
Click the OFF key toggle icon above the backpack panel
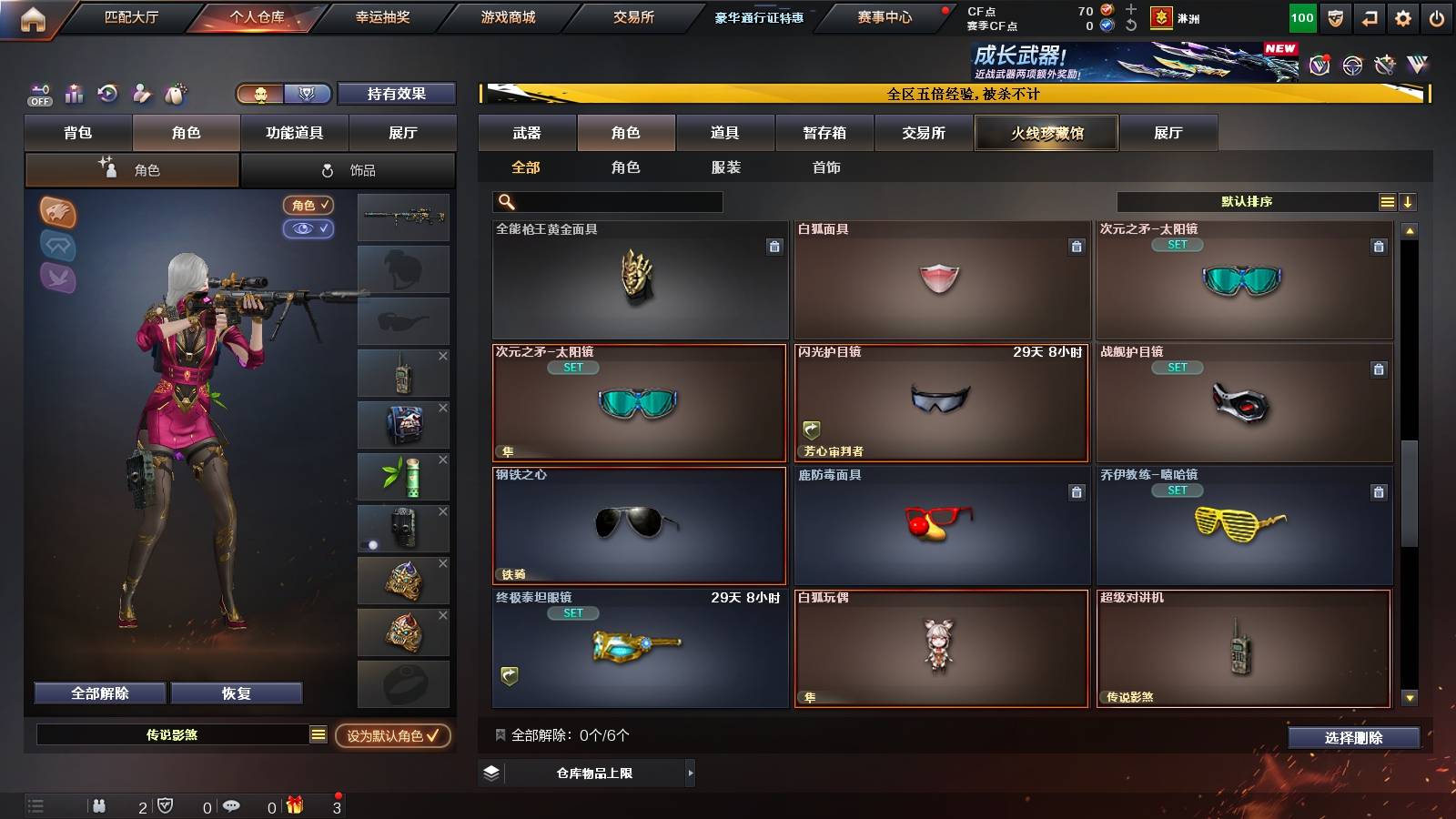(x=38, y=95)
